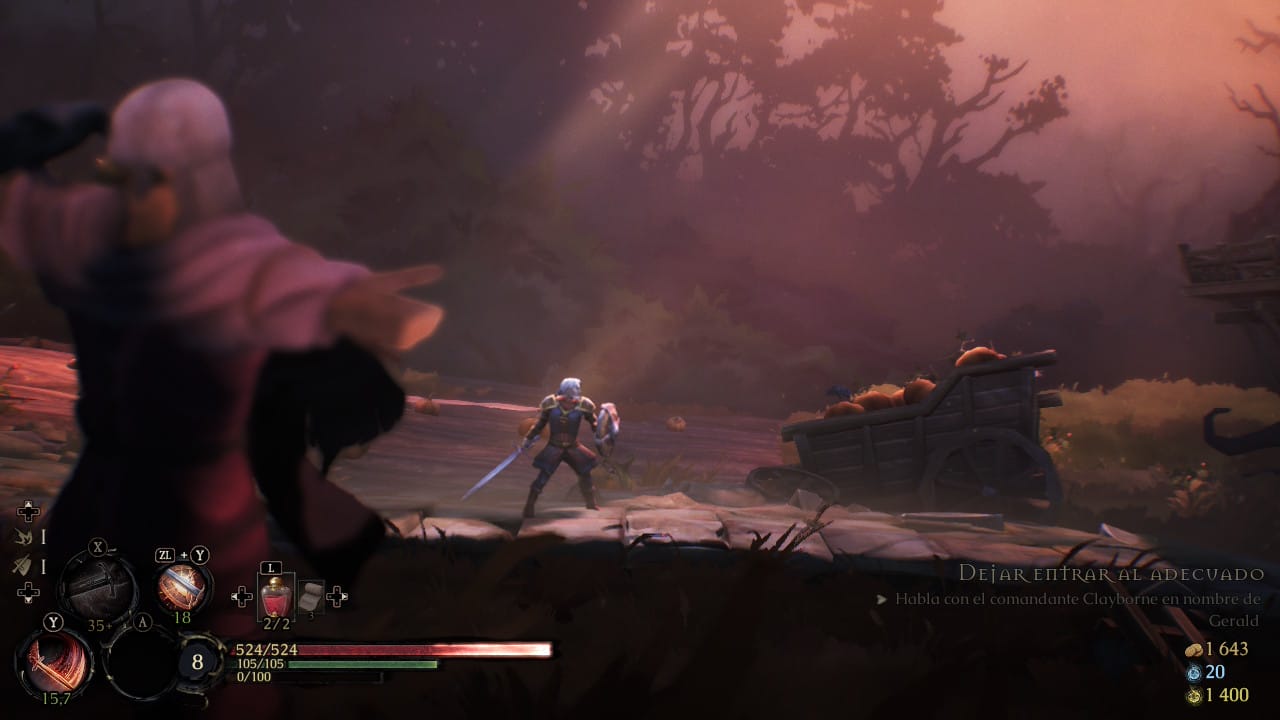Select the character level 8 badge
The image size is (1280, 720).
198,662
